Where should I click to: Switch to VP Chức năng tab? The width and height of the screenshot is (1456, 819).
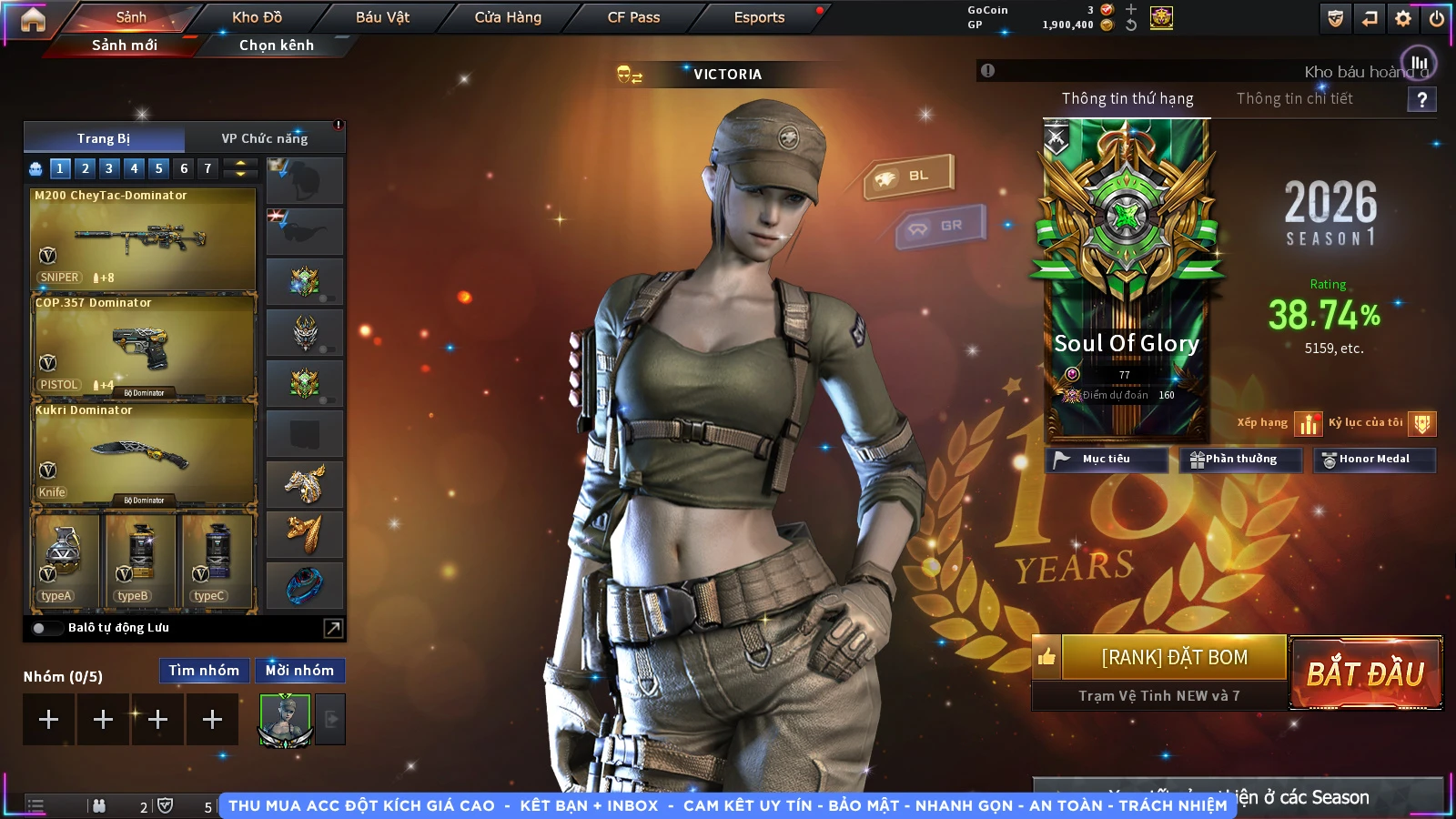coord(264,138)
